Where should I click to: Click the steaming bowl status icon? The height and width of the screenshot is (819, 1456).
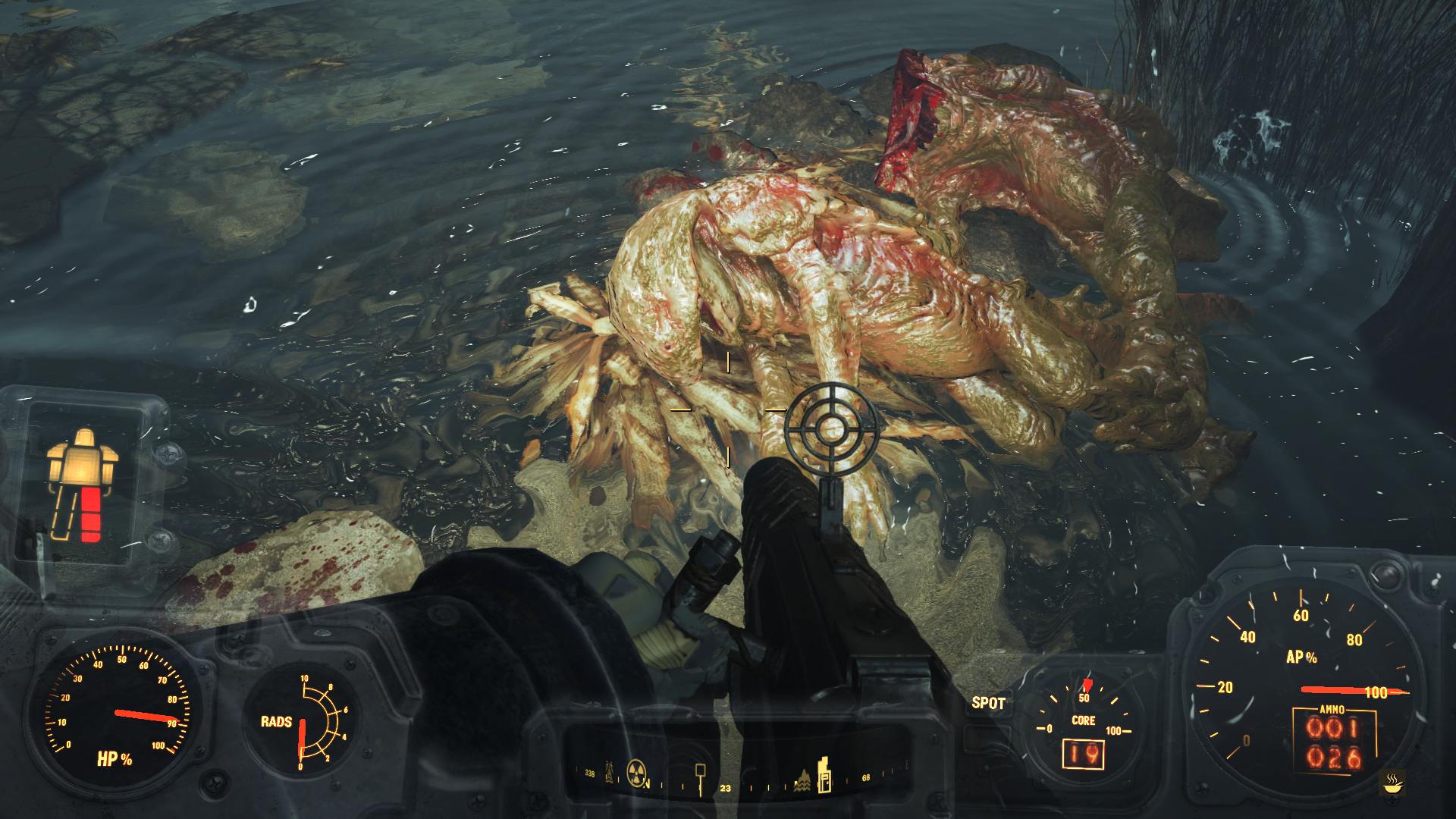[x=1392, y=781]
